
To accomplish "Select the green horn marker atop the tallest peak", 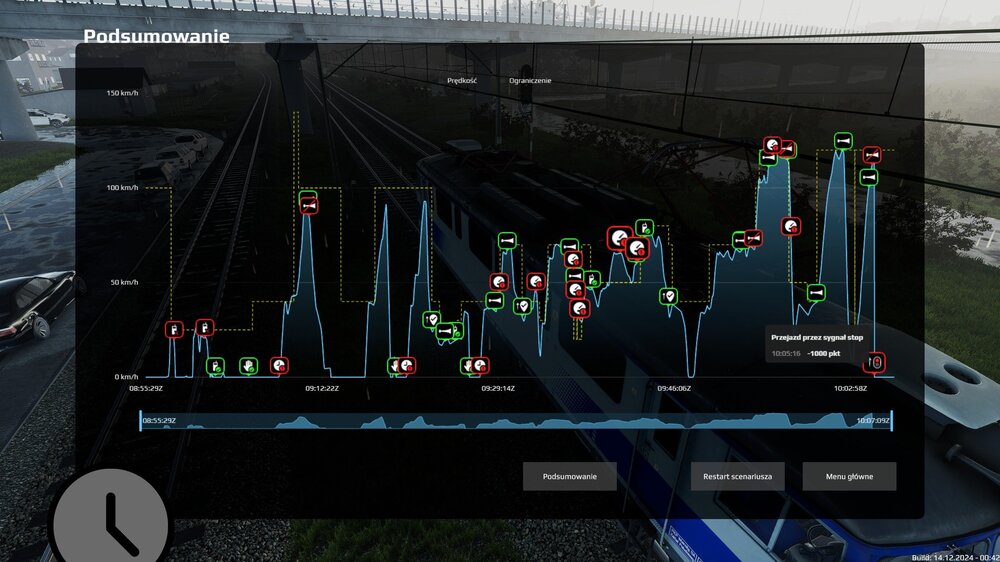I will pos(843,141).
